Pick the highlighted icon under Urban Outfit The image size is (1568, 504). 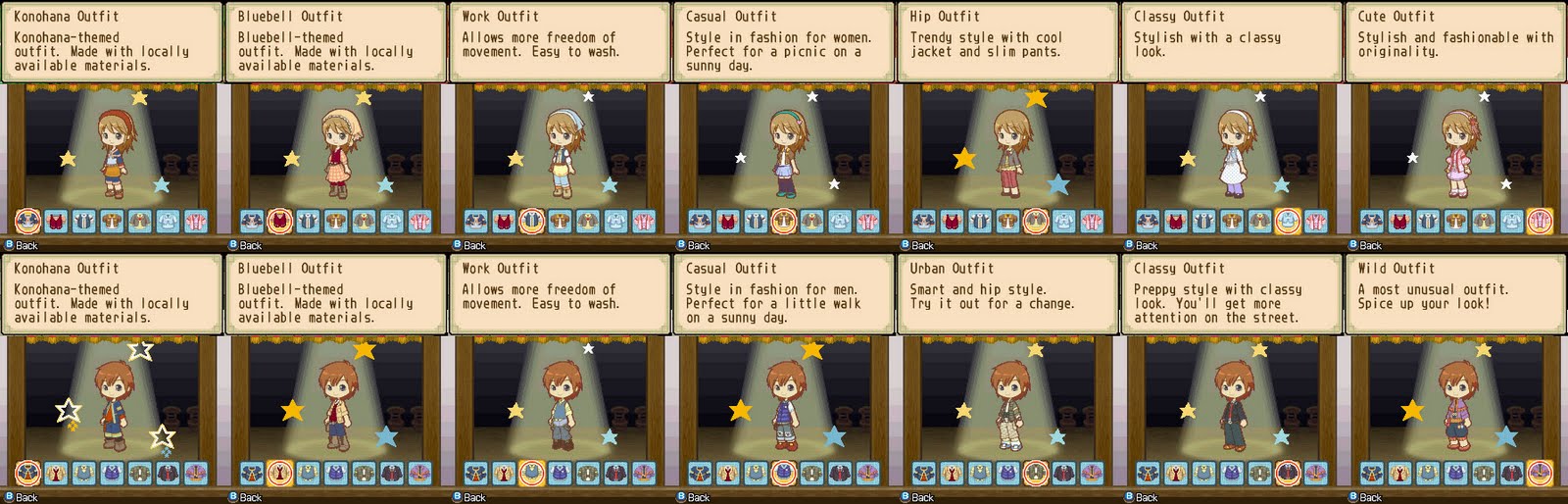point(1036,475)
